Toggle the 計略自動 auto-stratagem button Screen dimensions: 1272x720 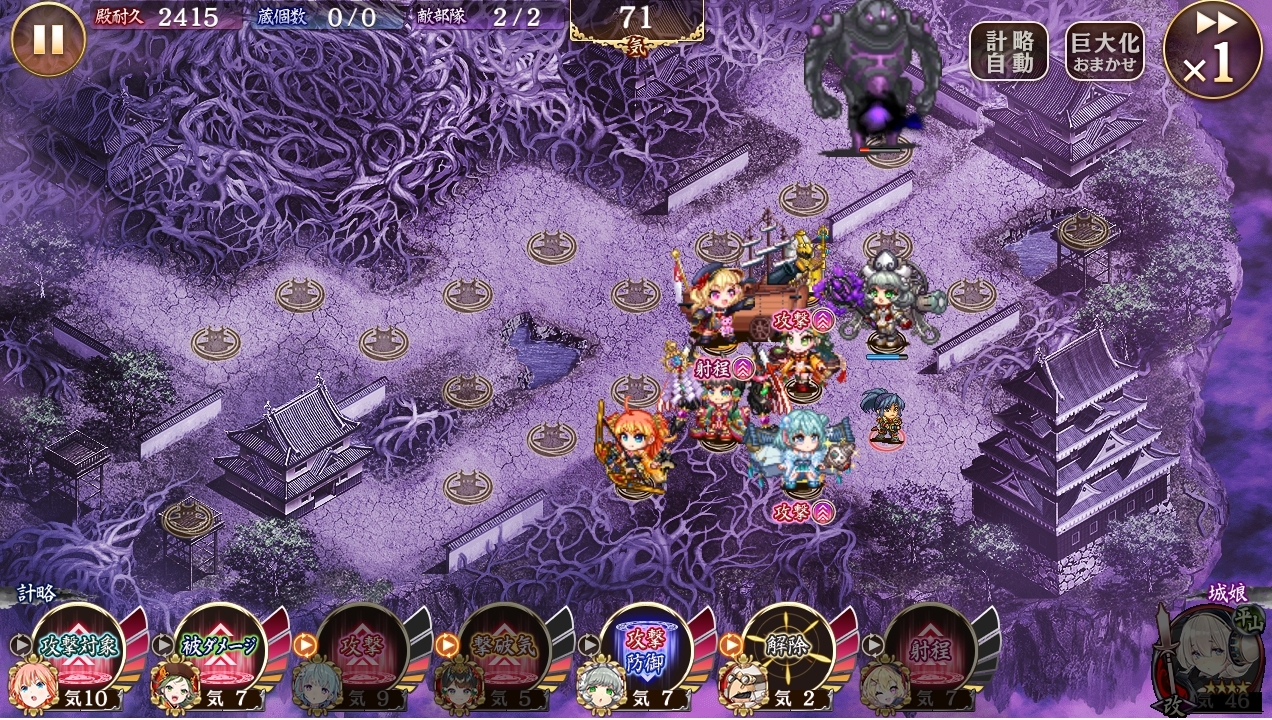[x=1008, y=51]
